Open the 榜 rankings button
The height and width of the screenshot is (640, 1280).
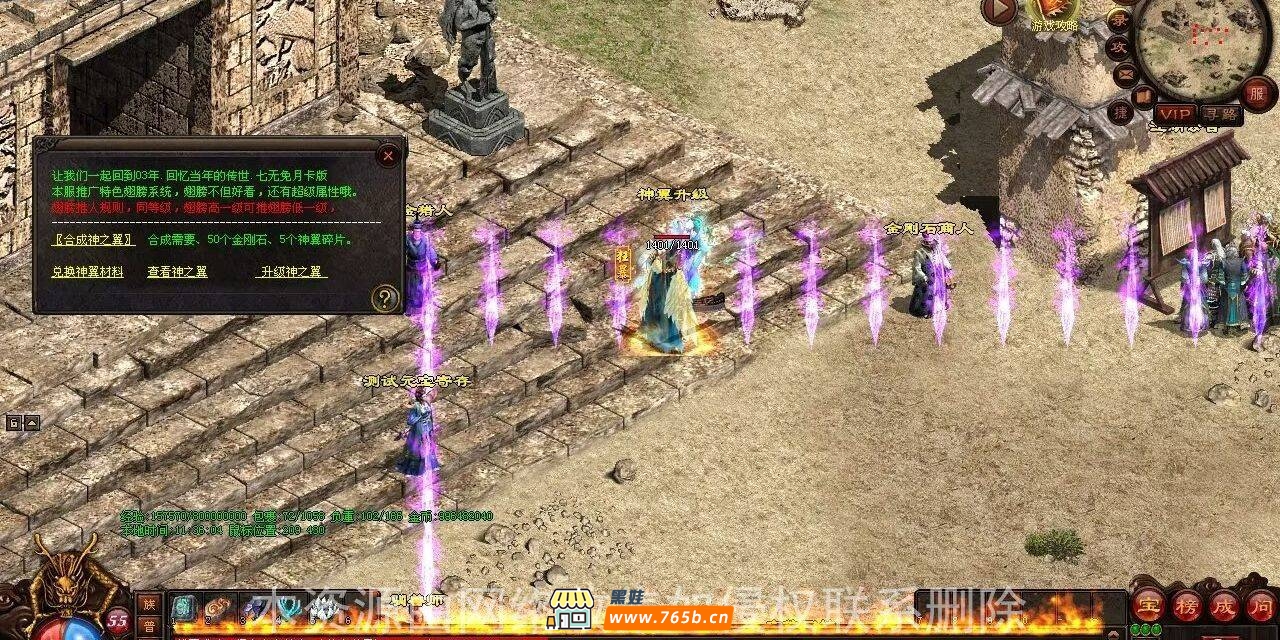coord(1186,605)
